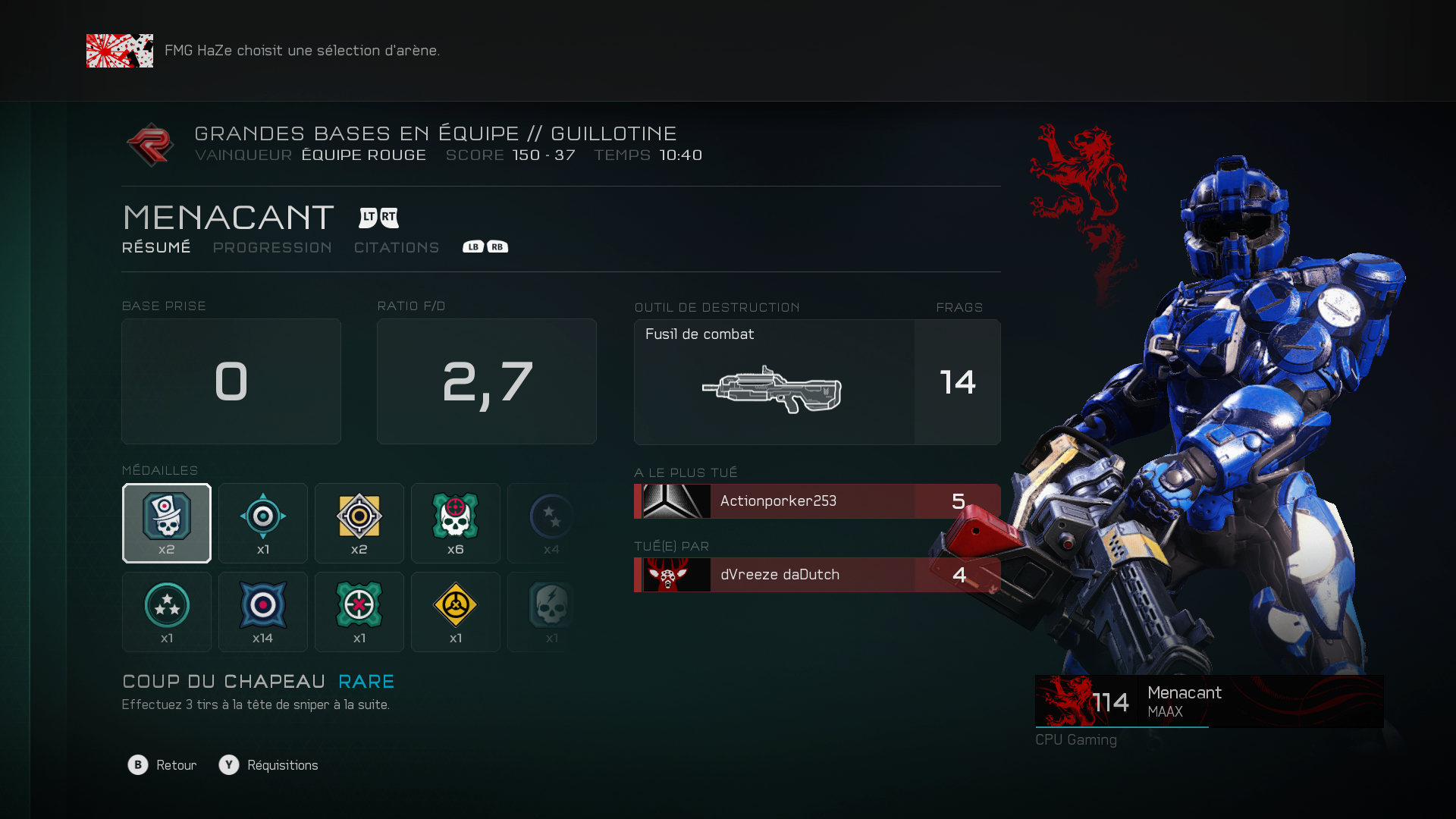
Task: Choose the faded lightning skull medal
Action: [x=551, y=612]
